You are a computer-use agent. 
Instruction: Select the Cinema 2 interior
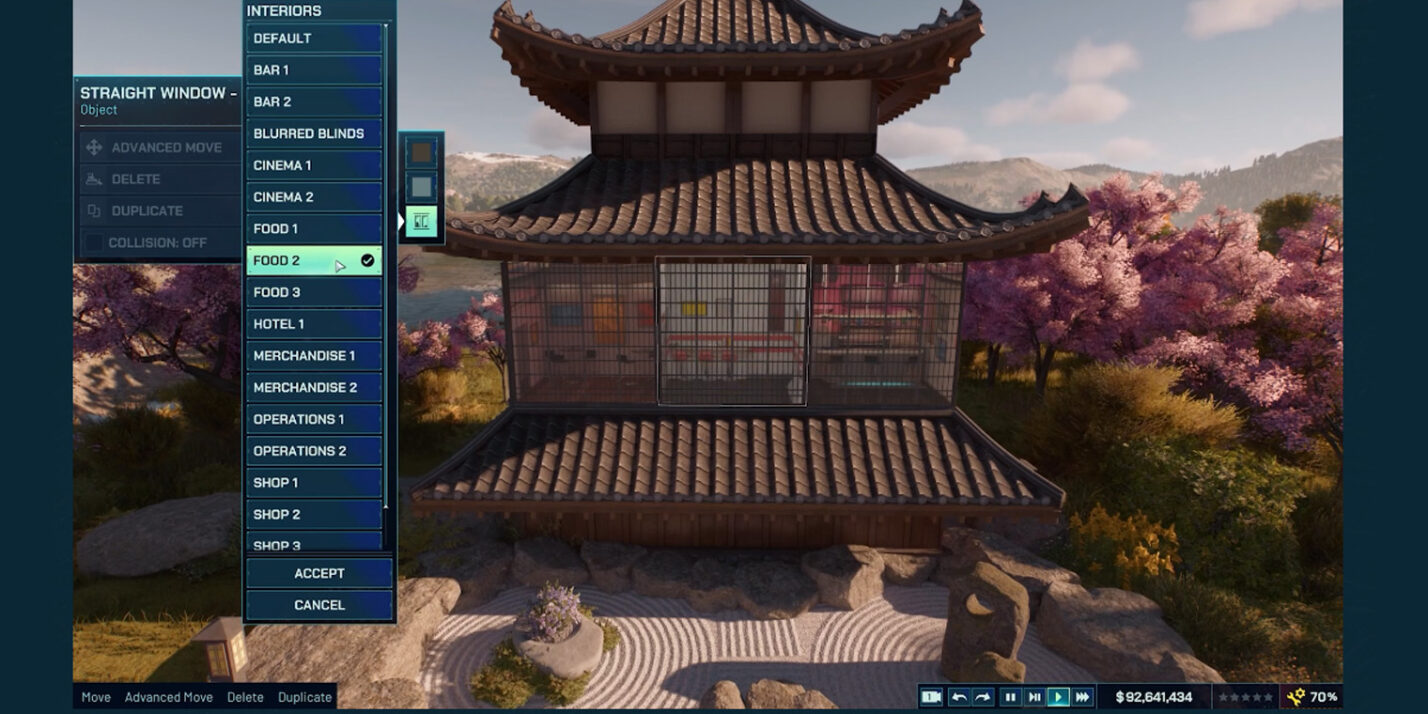click(x=314, y=197)
